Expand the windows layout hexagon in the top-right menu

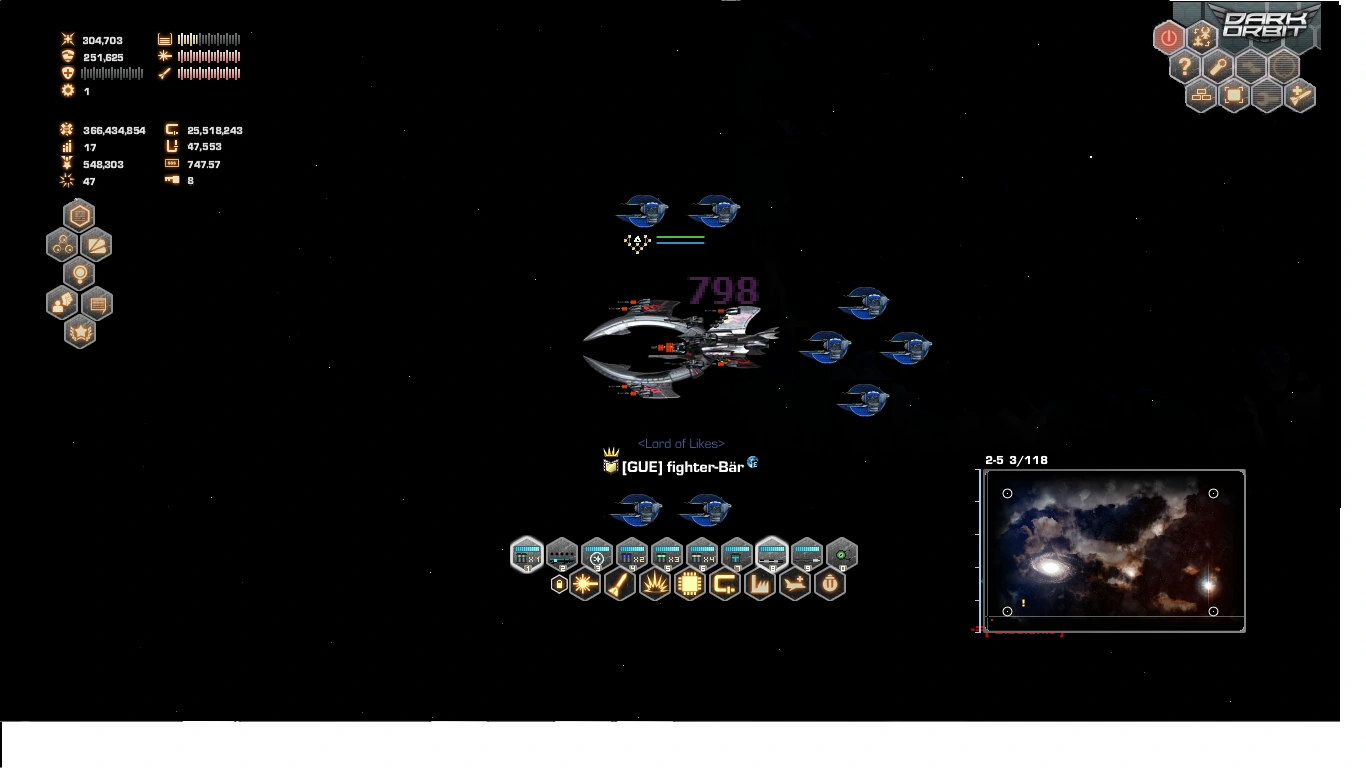coord(1201,95)
